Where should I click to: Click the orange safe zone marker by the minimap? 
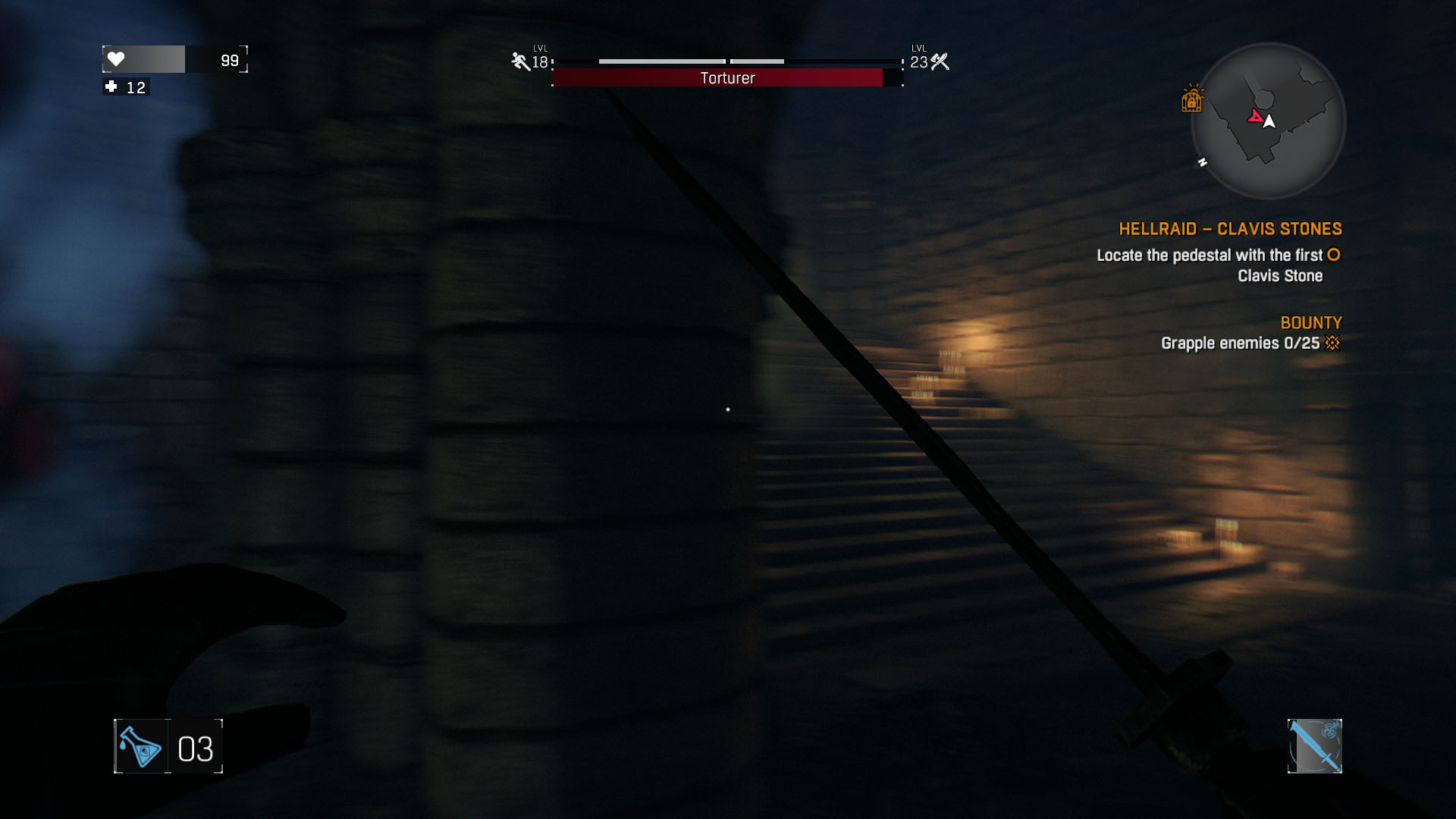[x=1191, y=99]
